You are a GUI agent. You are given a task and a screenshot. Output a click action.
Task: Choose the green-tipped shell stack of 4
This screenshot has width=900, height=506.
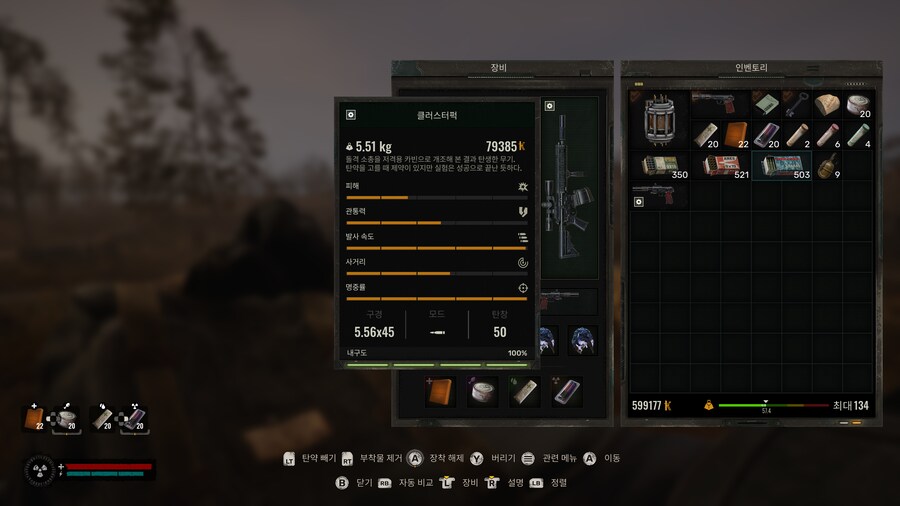click(x=858, y=135)
